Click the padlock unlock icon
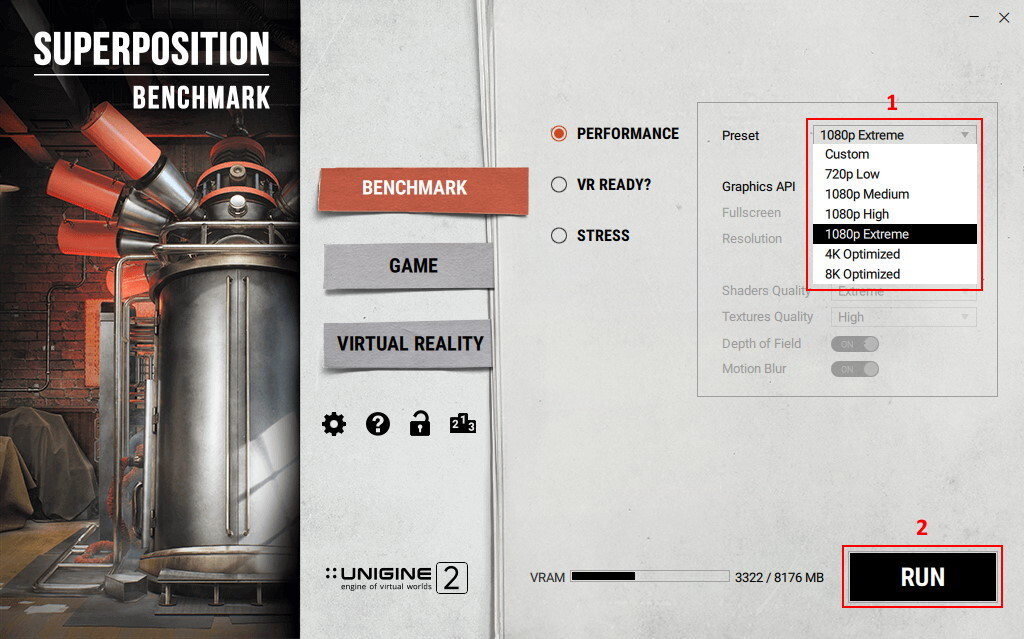Viewport: 1024px width, 639px height. pyautogui.click(x=420, y=424)
